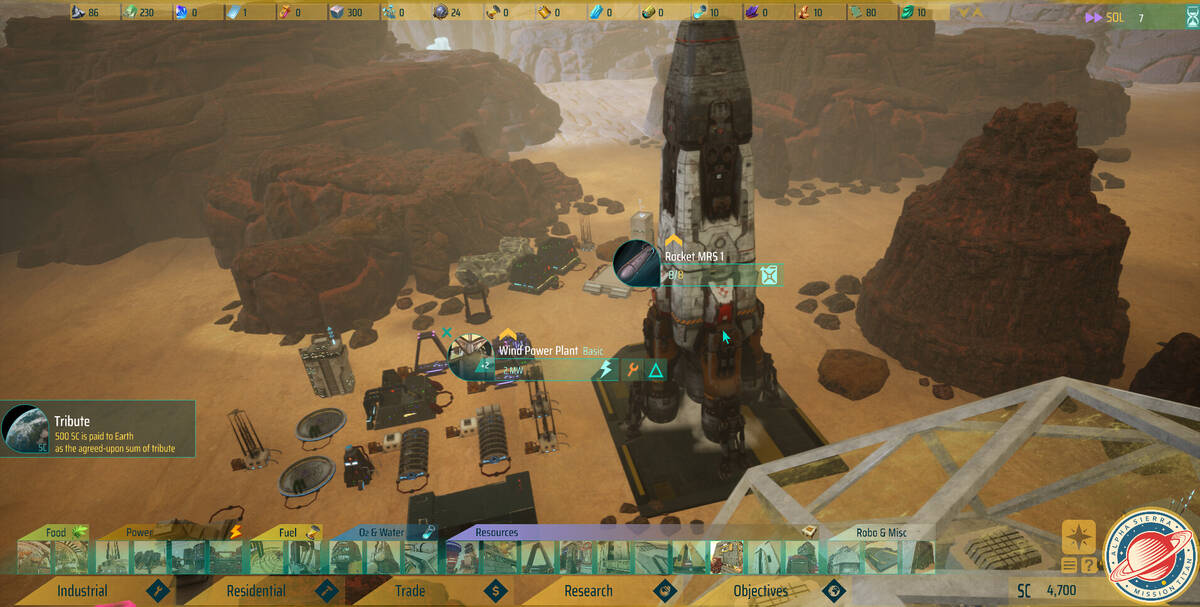Select the Food building category
The image size is (1200, 607).
(x=56, y=532)
